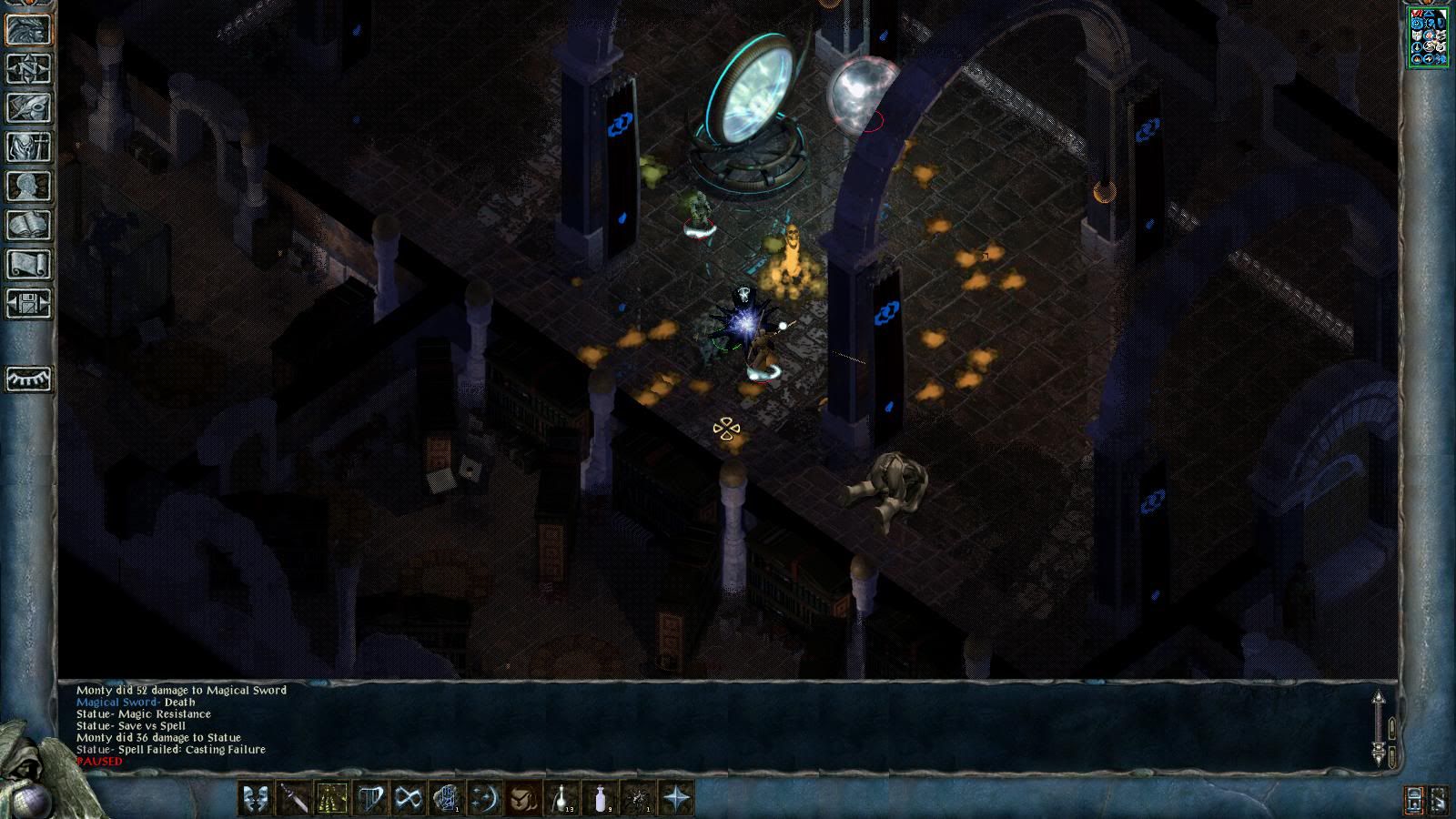Open the journal quill button
Viewport: 1456px width, 819px height.
(28, 108)
